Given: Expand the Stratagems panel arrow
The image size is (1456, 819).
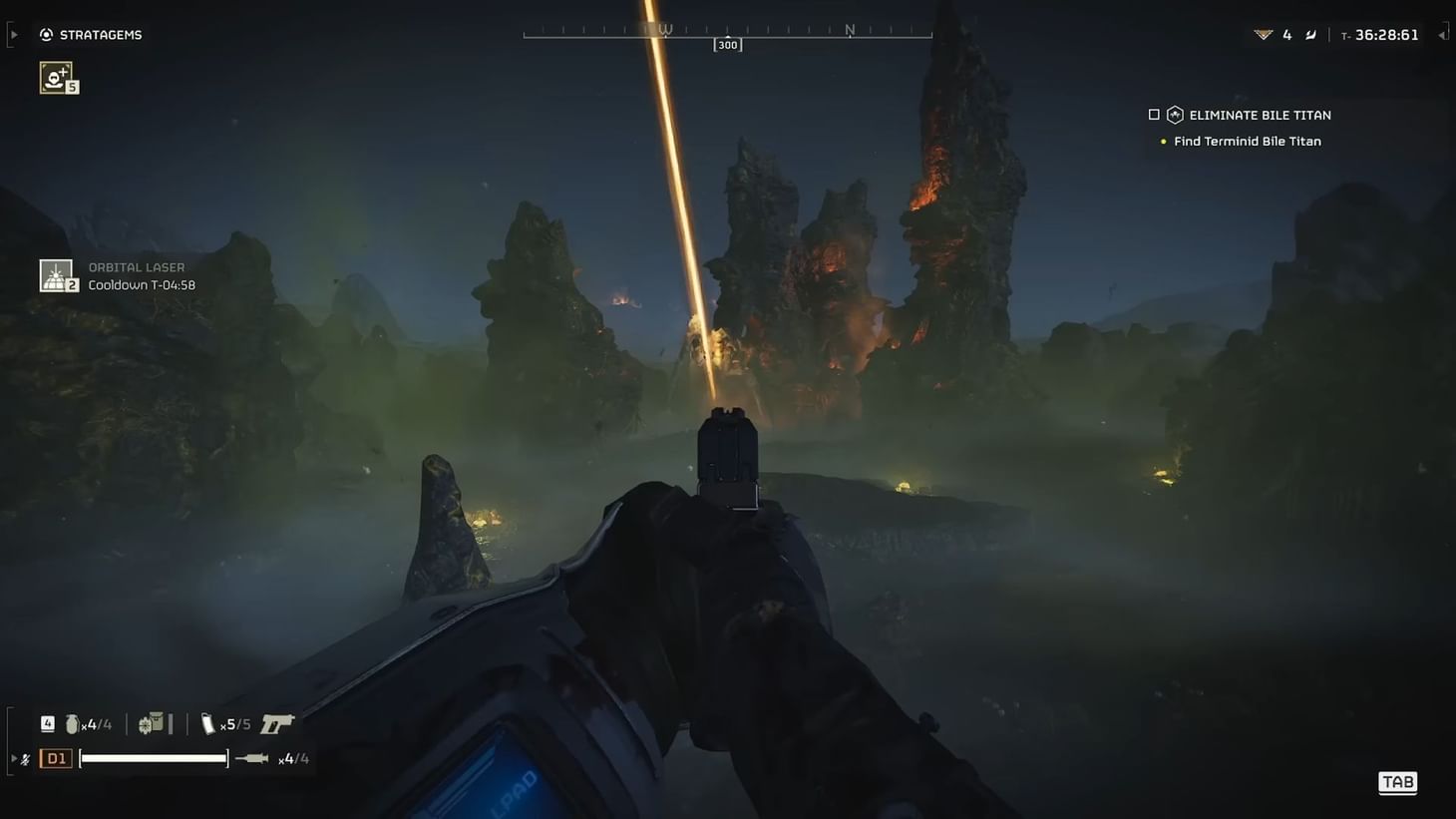Looking at the screenshot, I should 13,33.
